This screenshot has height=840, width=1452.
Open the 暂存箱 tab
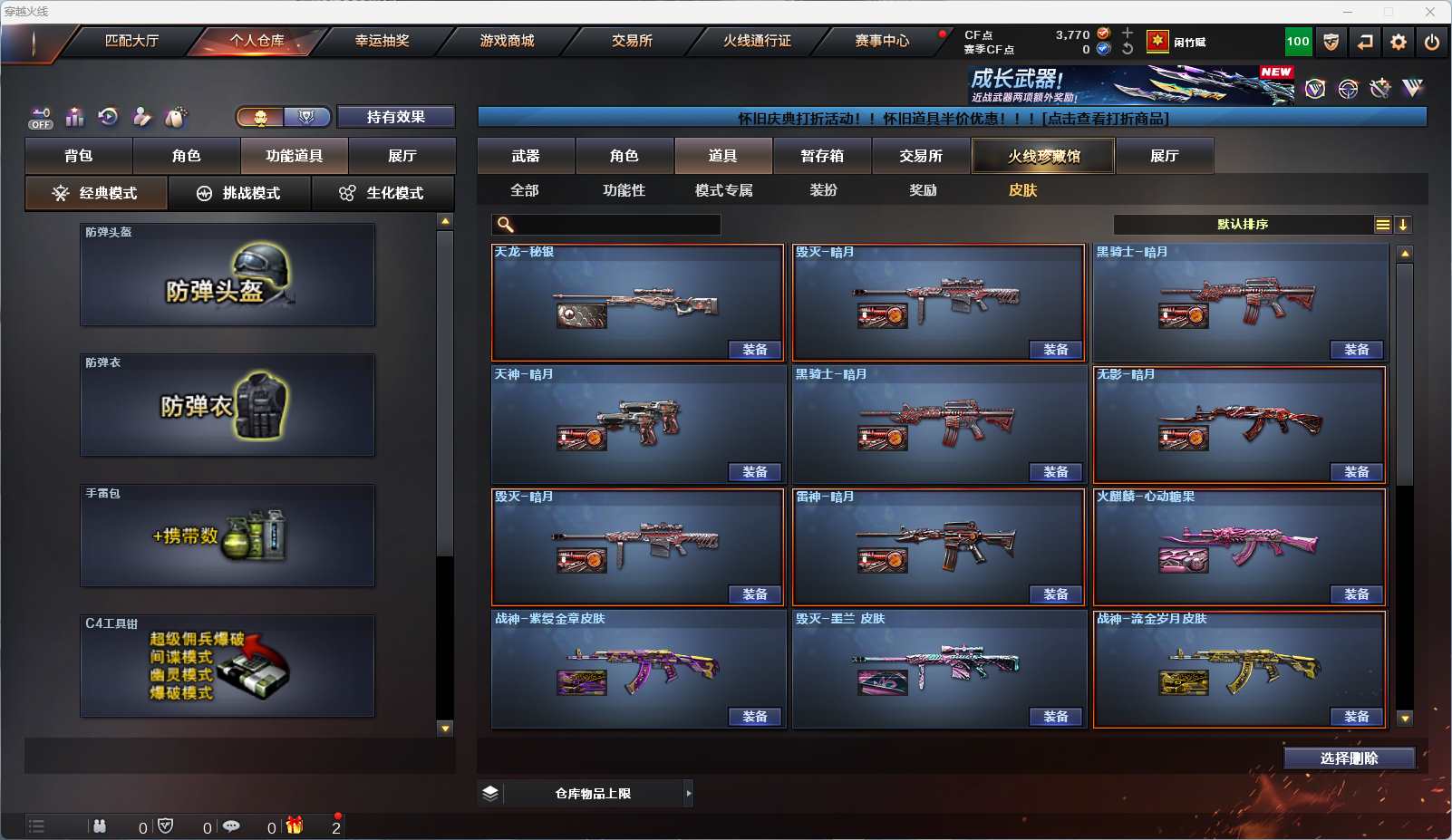coord(822,156)
